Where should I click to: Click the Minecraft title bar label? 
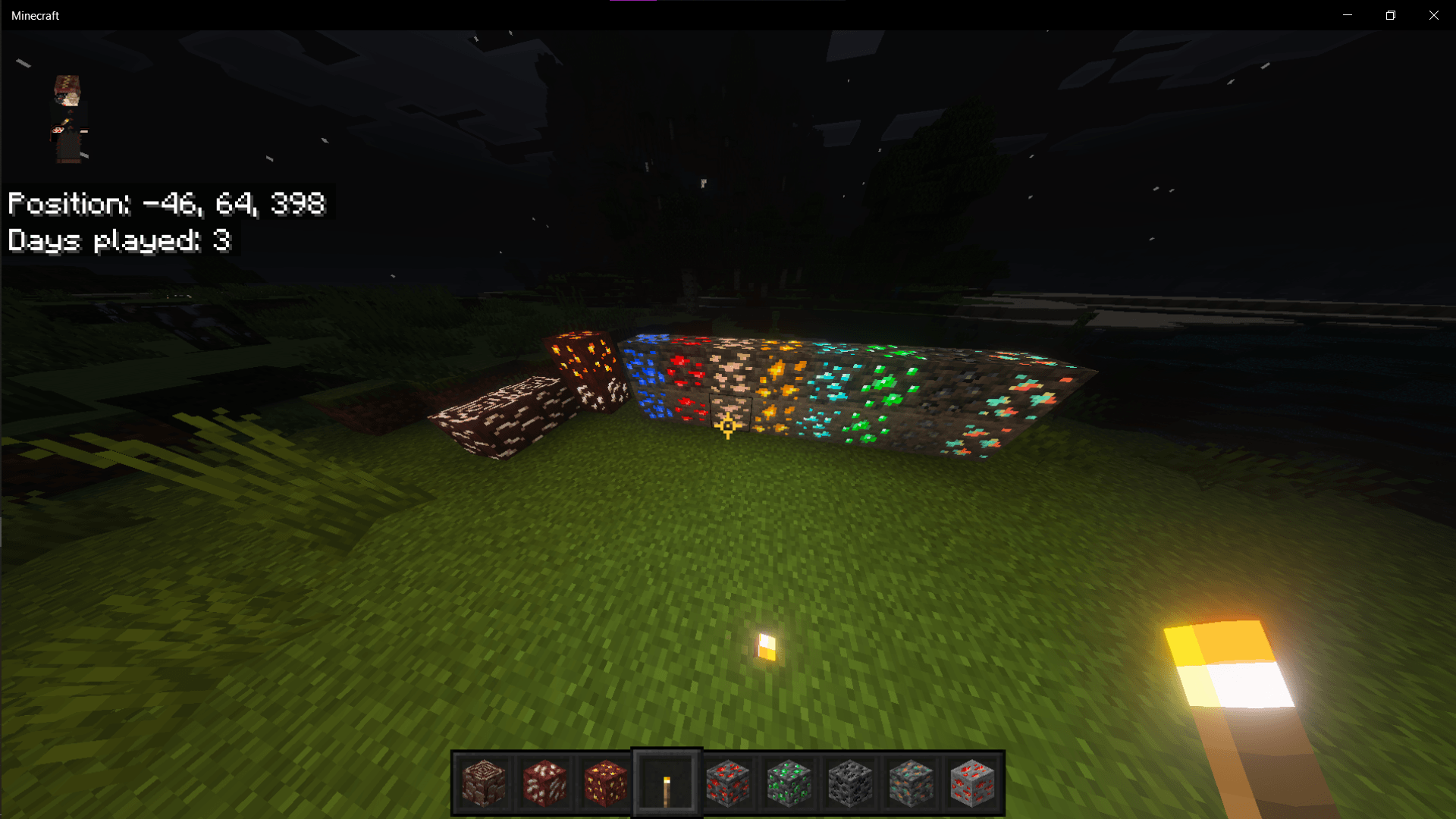point(35,14)
